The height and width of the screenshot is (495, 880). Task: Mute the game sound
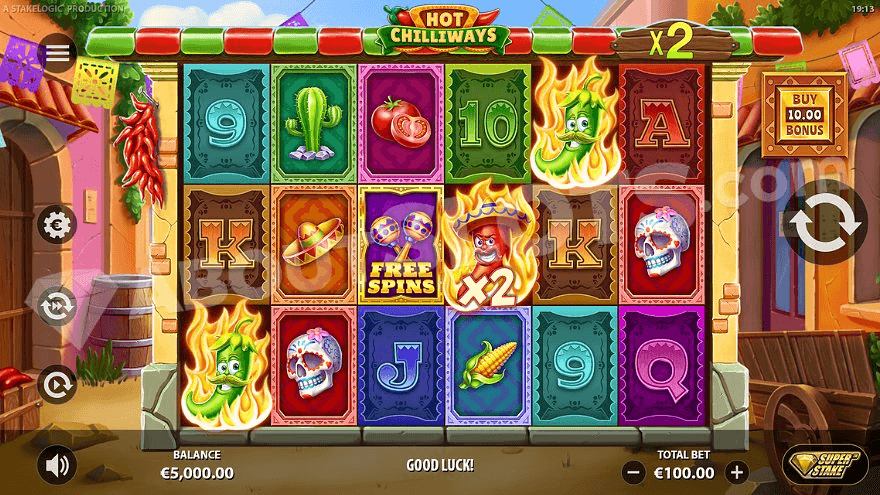tap(57, 465)
